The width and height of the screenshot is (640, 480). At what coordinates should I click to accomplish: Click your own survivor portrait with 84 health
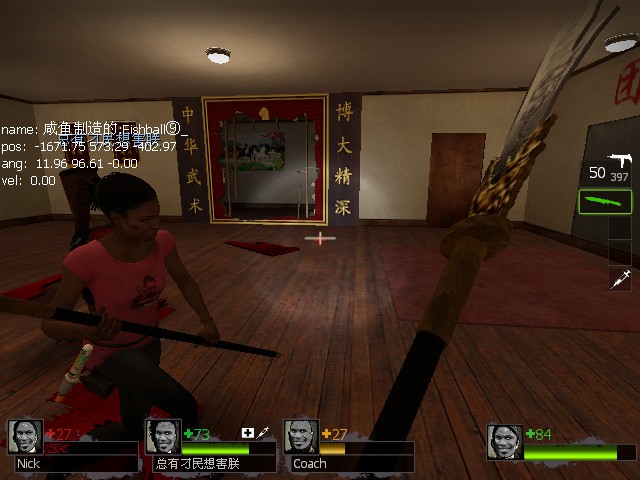(x=505, y=442)
